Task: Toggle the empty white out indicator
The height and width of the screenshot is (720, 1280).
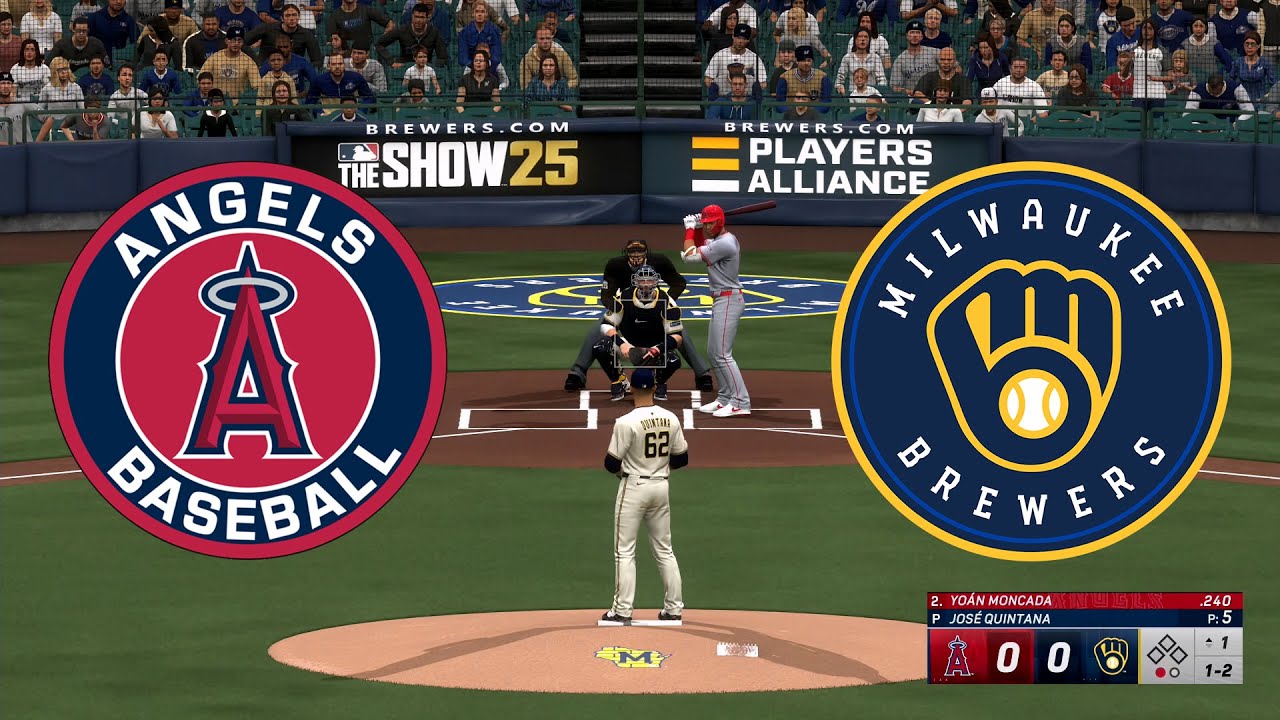Action: [1174, 674]
